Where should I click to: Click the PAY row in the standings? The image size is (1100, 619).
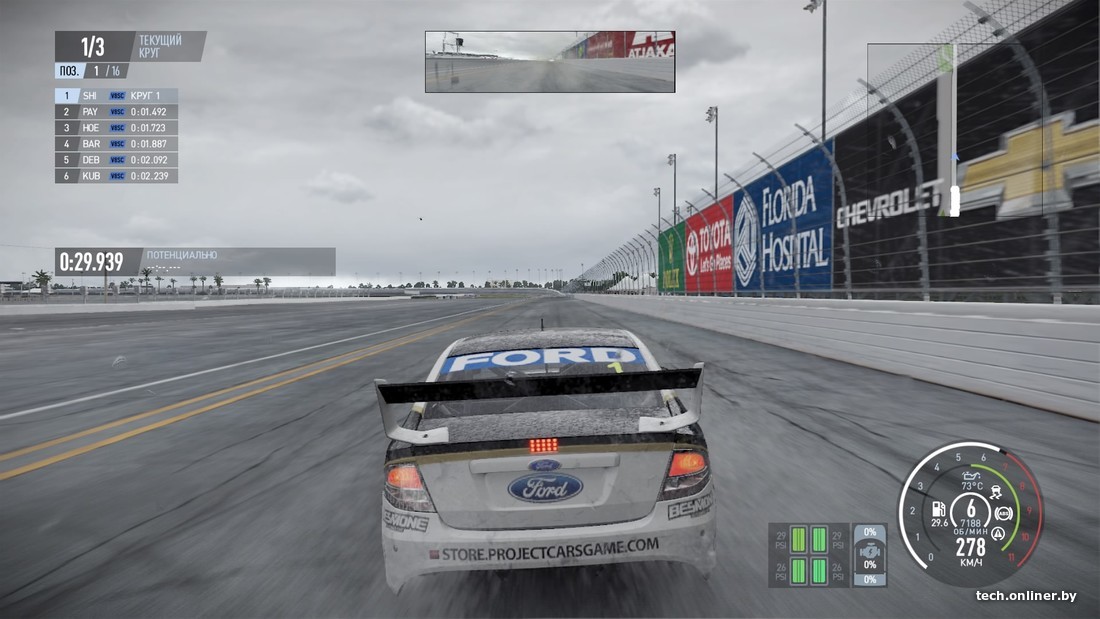coord(116,112)
